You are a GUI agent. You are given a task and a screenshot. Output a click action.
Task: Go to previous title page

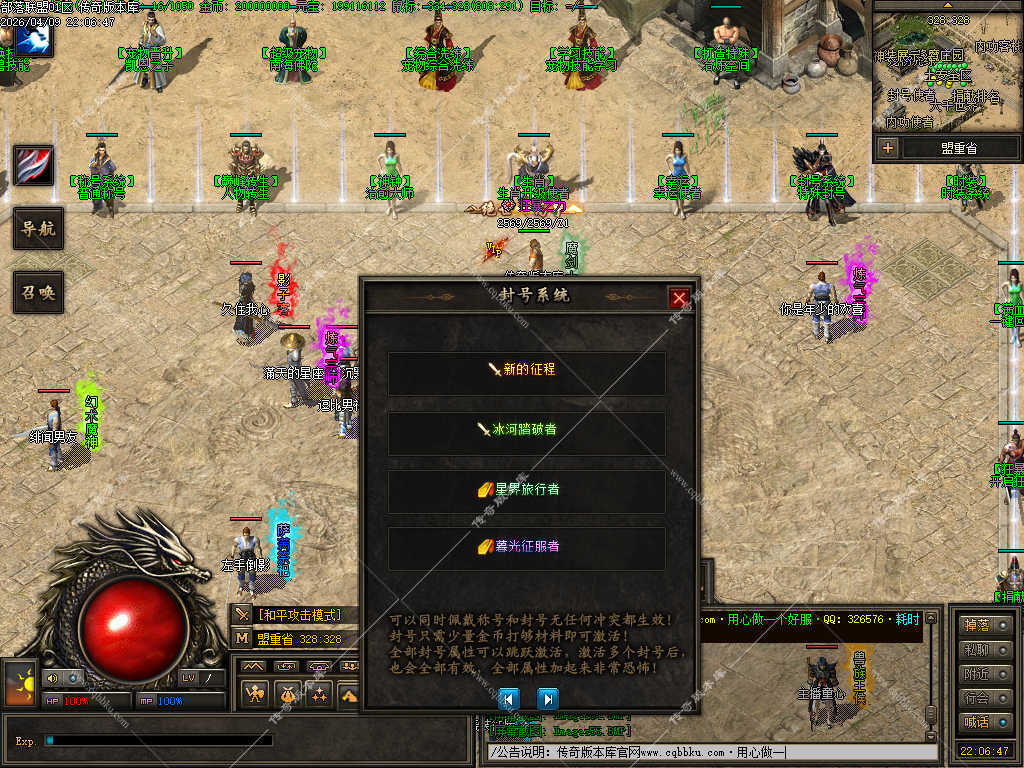coord(509,698)
